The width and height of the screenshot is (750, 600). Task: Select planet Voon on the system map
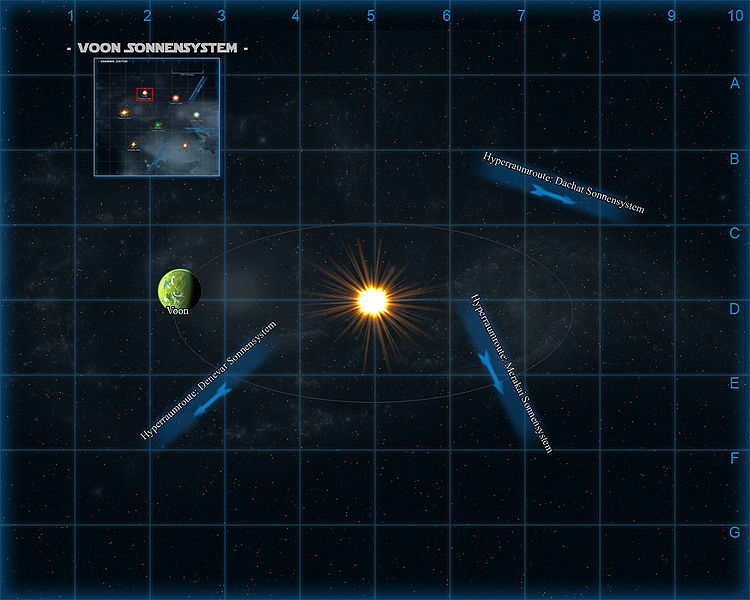point(179,289)
